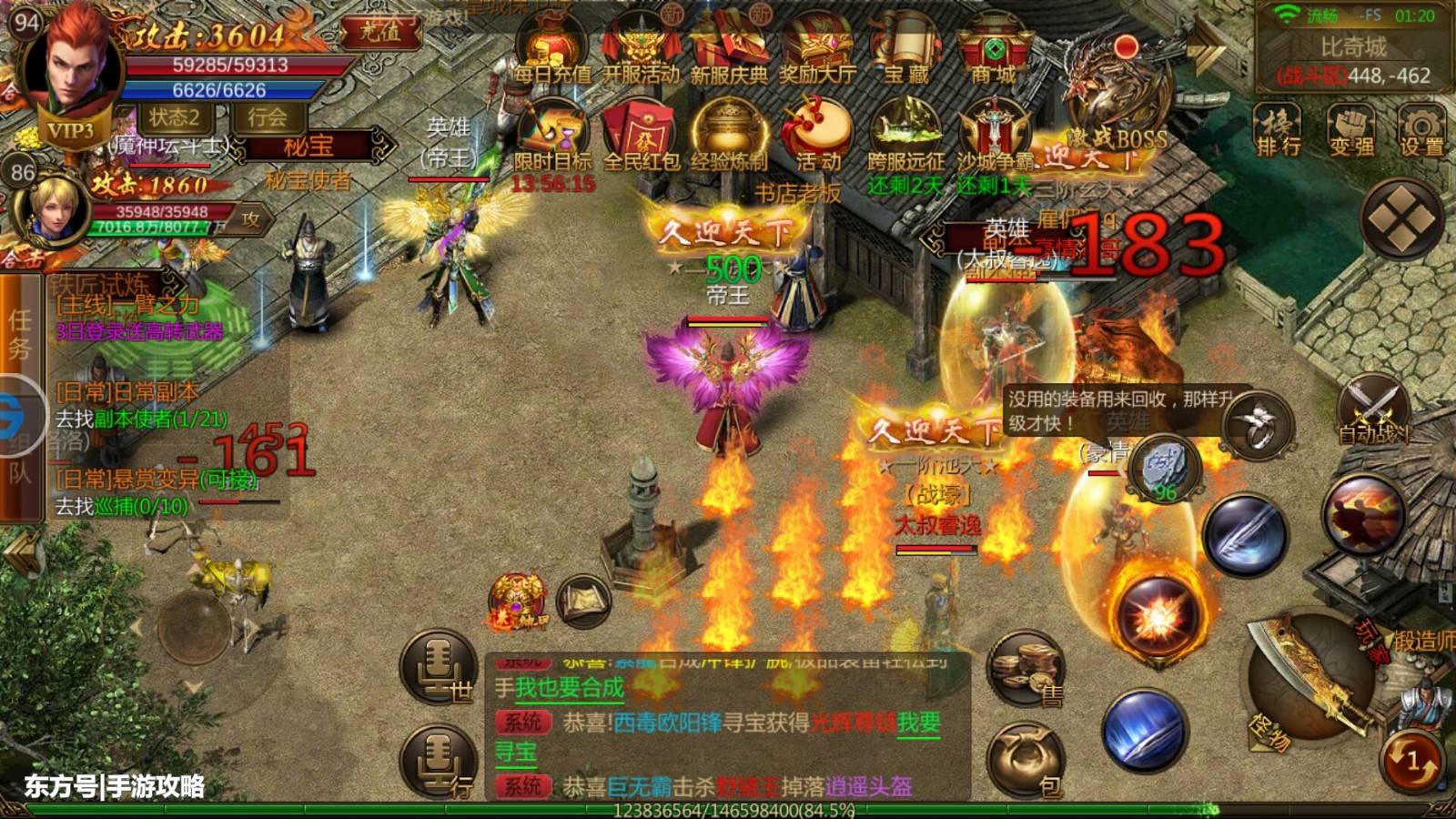The height and width of the screenshot is (819, 1456).
Task: Activate the fire explosion skill
Action: coord(1157,616)
